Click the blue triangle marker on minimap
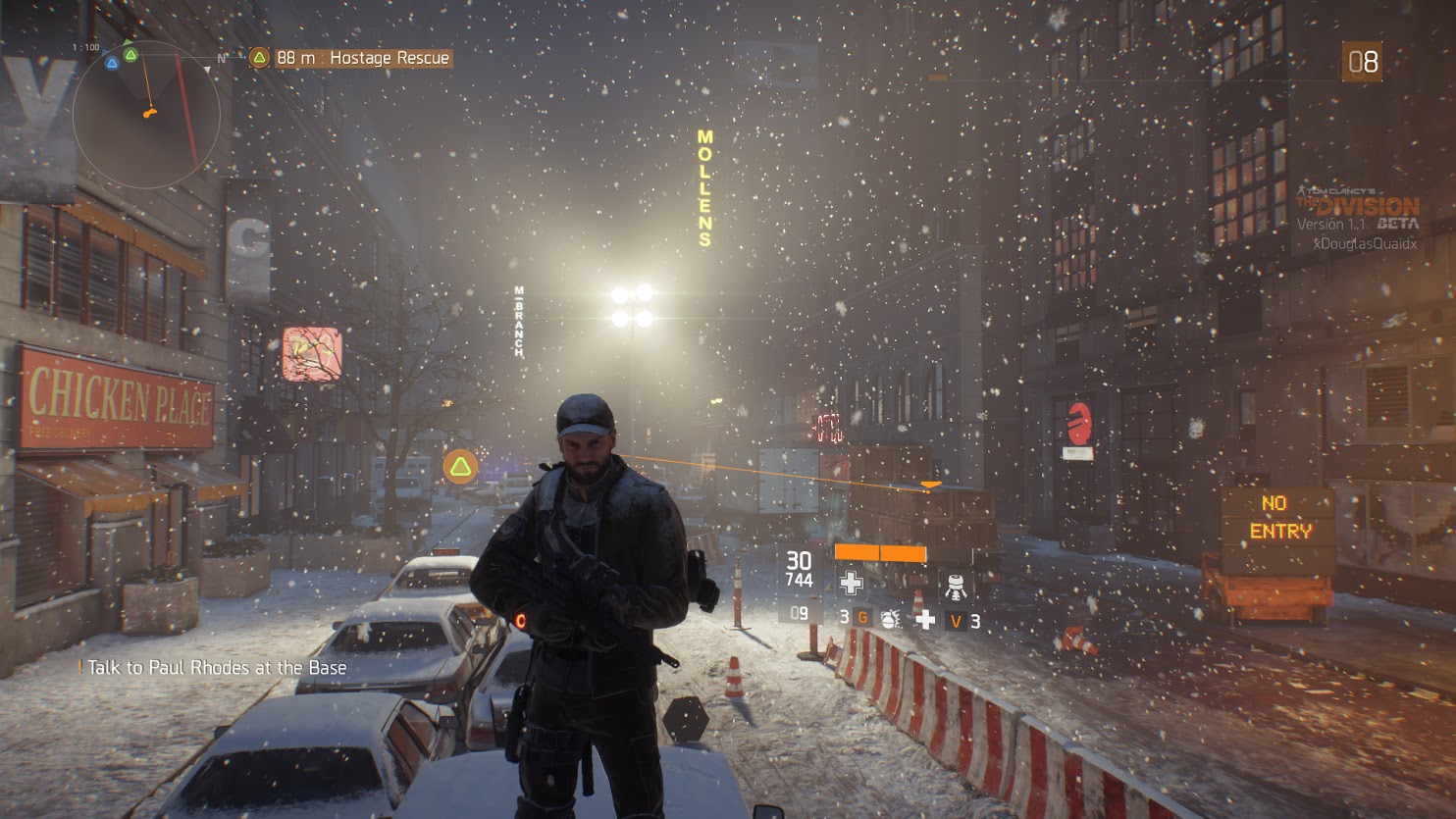1456x819 pixels. [112, 64]
